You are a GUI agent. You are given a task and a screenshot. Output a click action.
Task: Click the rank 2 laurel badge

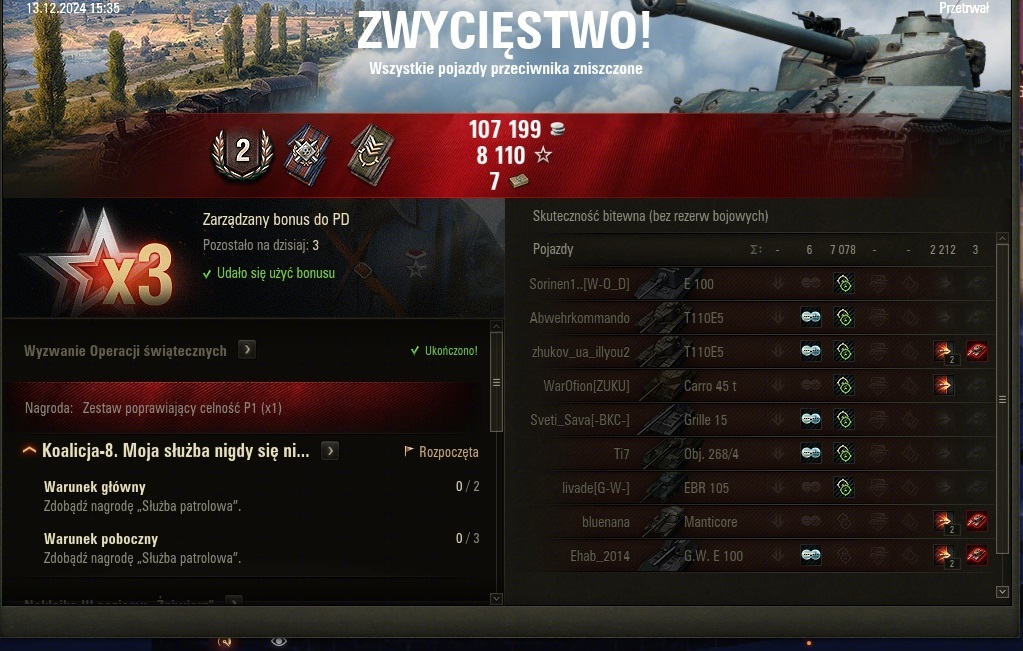pyautogui.click(x=242, y=151)
